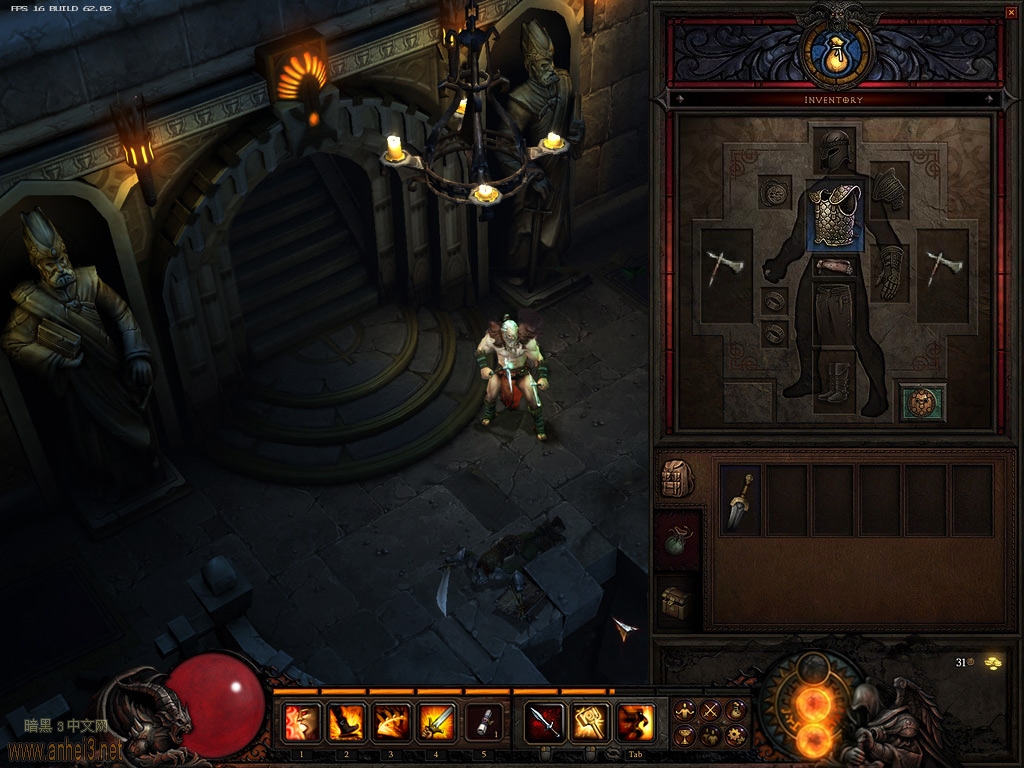
Task: Switch to the treasure chest inventory tab
Action: coord(677,603)
